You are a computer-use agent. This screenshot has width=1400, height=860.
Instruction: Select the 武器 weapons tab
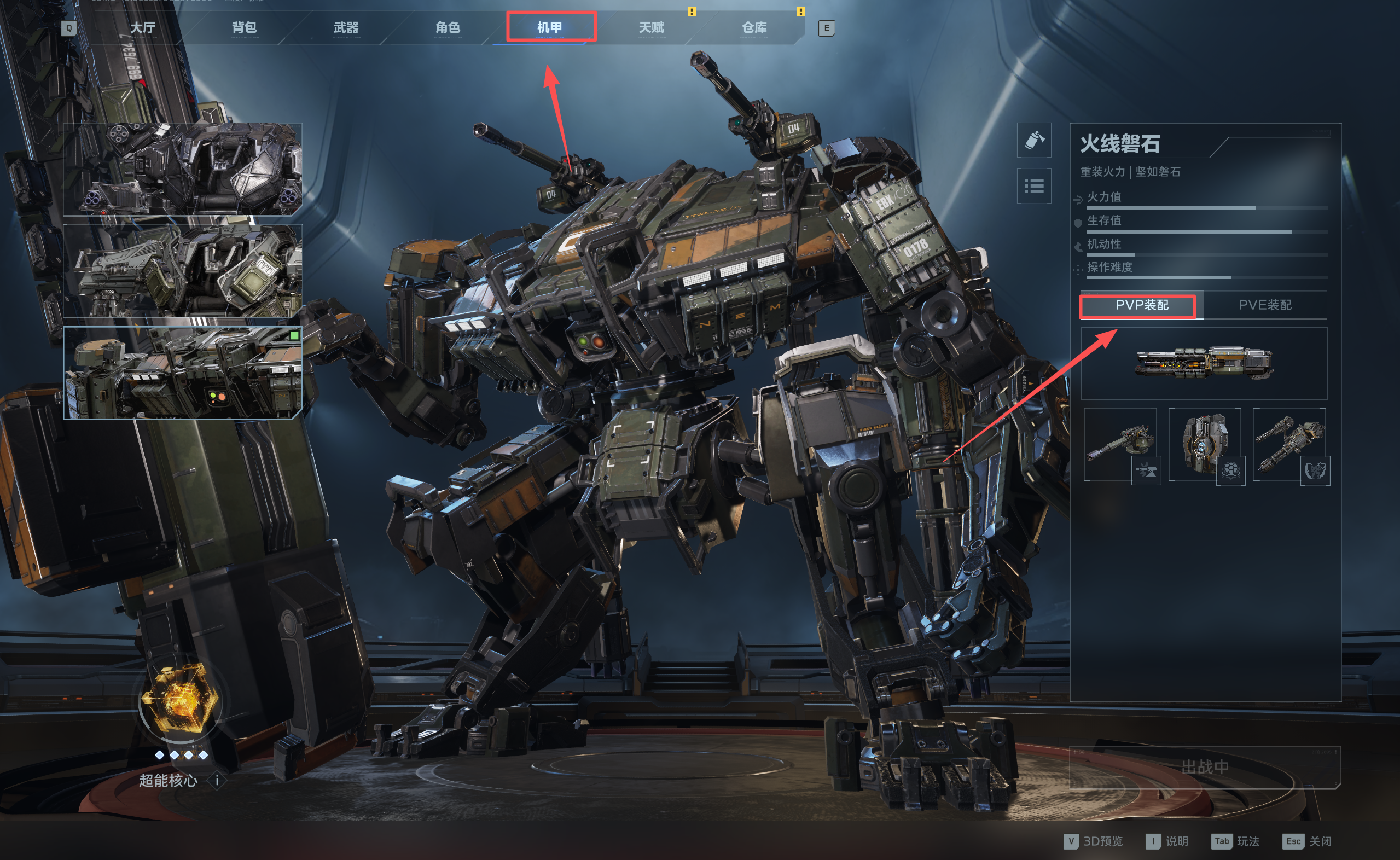pos(346,27)
